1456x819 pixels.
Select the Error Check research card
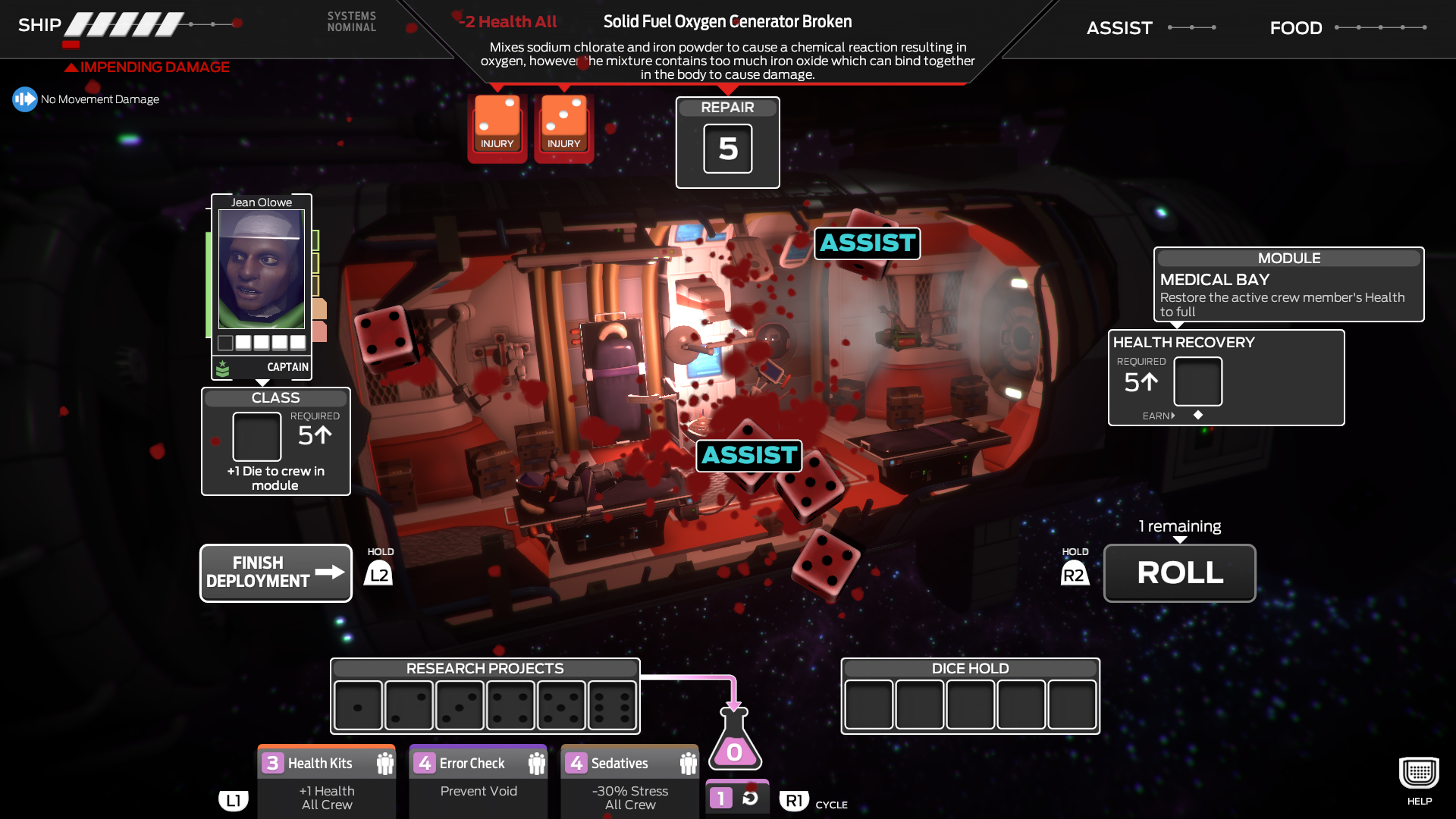point(478,781)
